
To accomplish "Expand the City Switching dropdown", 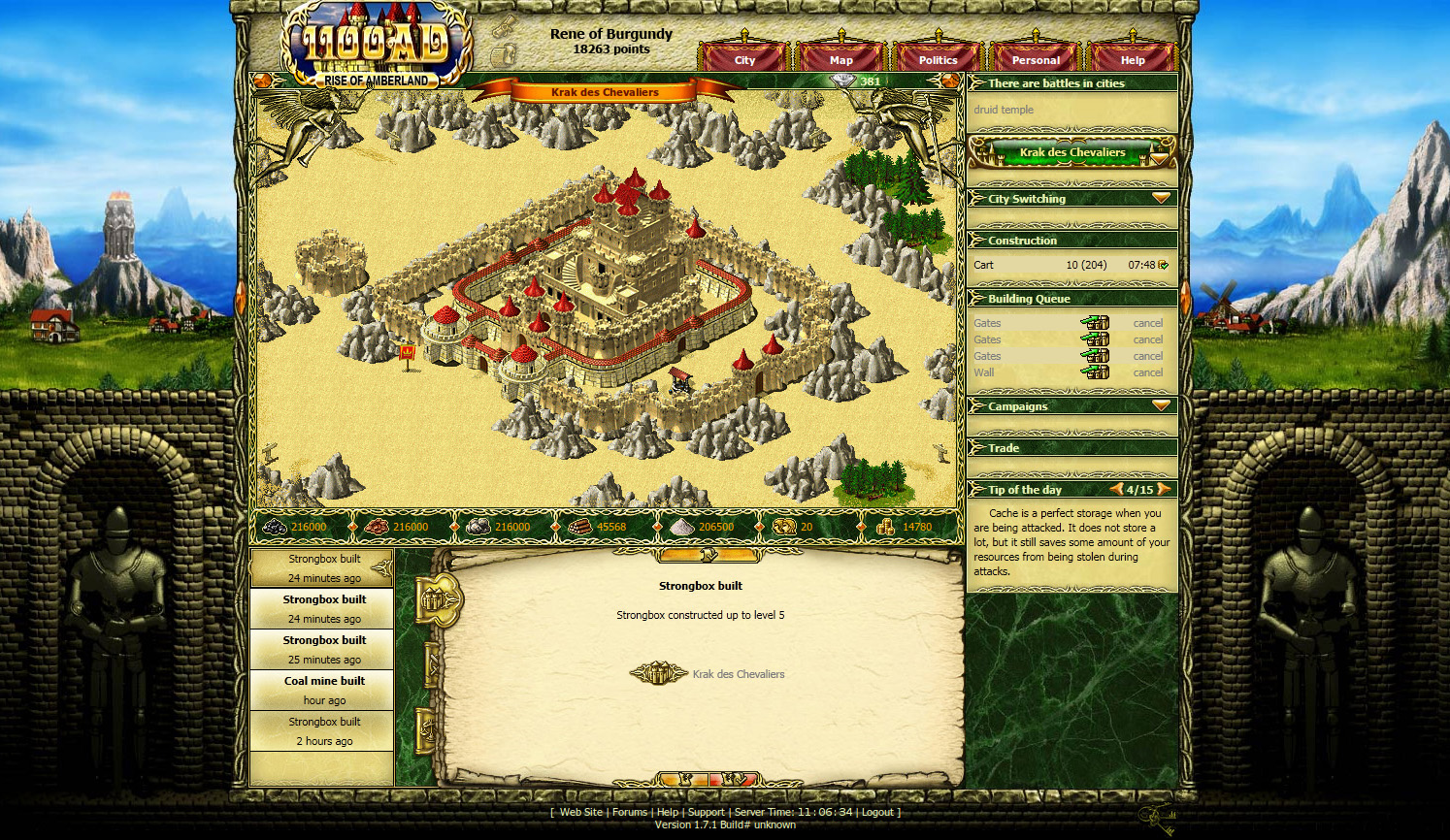I will click(x=1161, y=198).
